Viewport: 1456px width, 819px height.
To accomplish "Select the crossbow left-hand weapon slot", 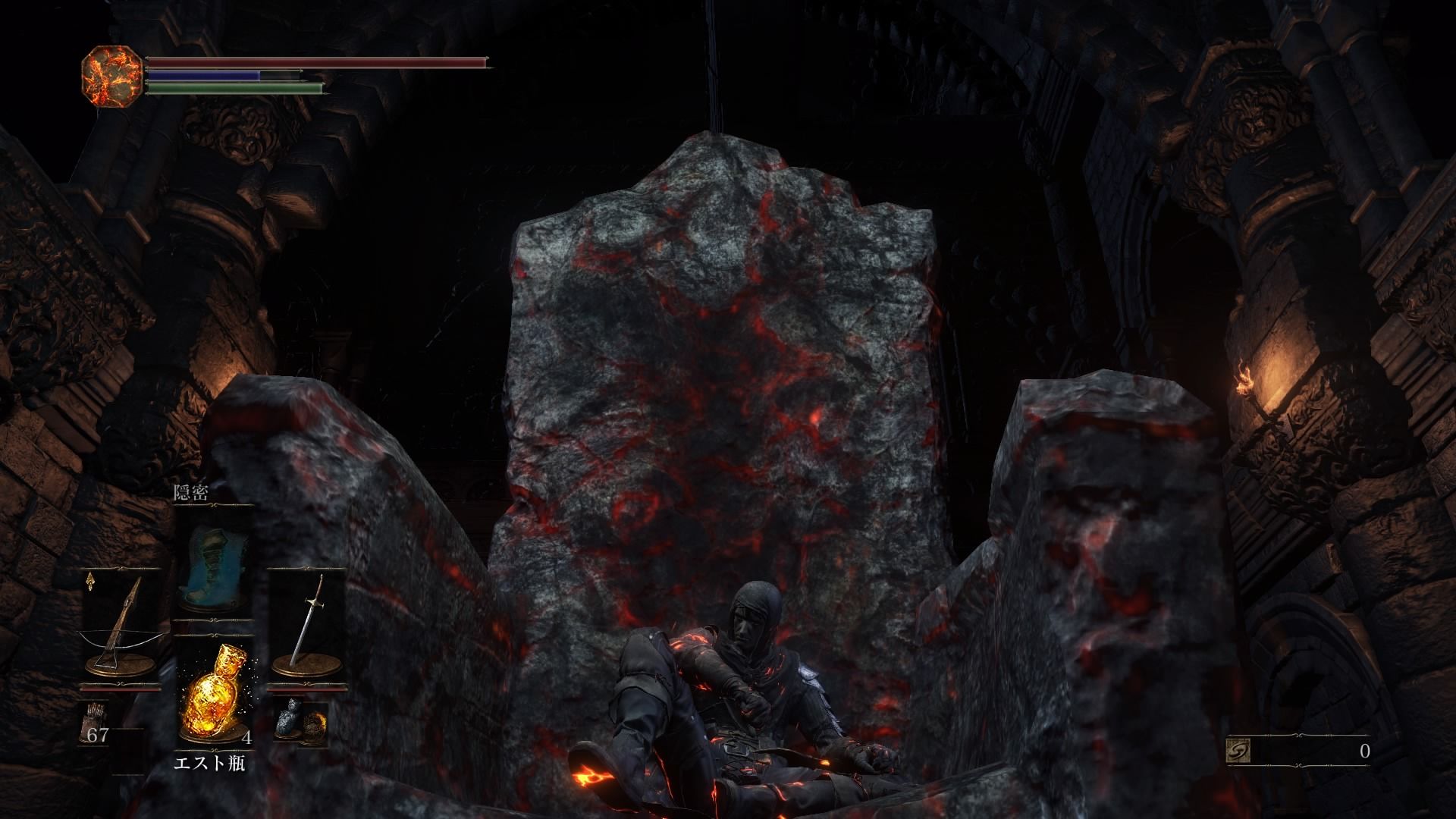I will (x=120, y=626).
